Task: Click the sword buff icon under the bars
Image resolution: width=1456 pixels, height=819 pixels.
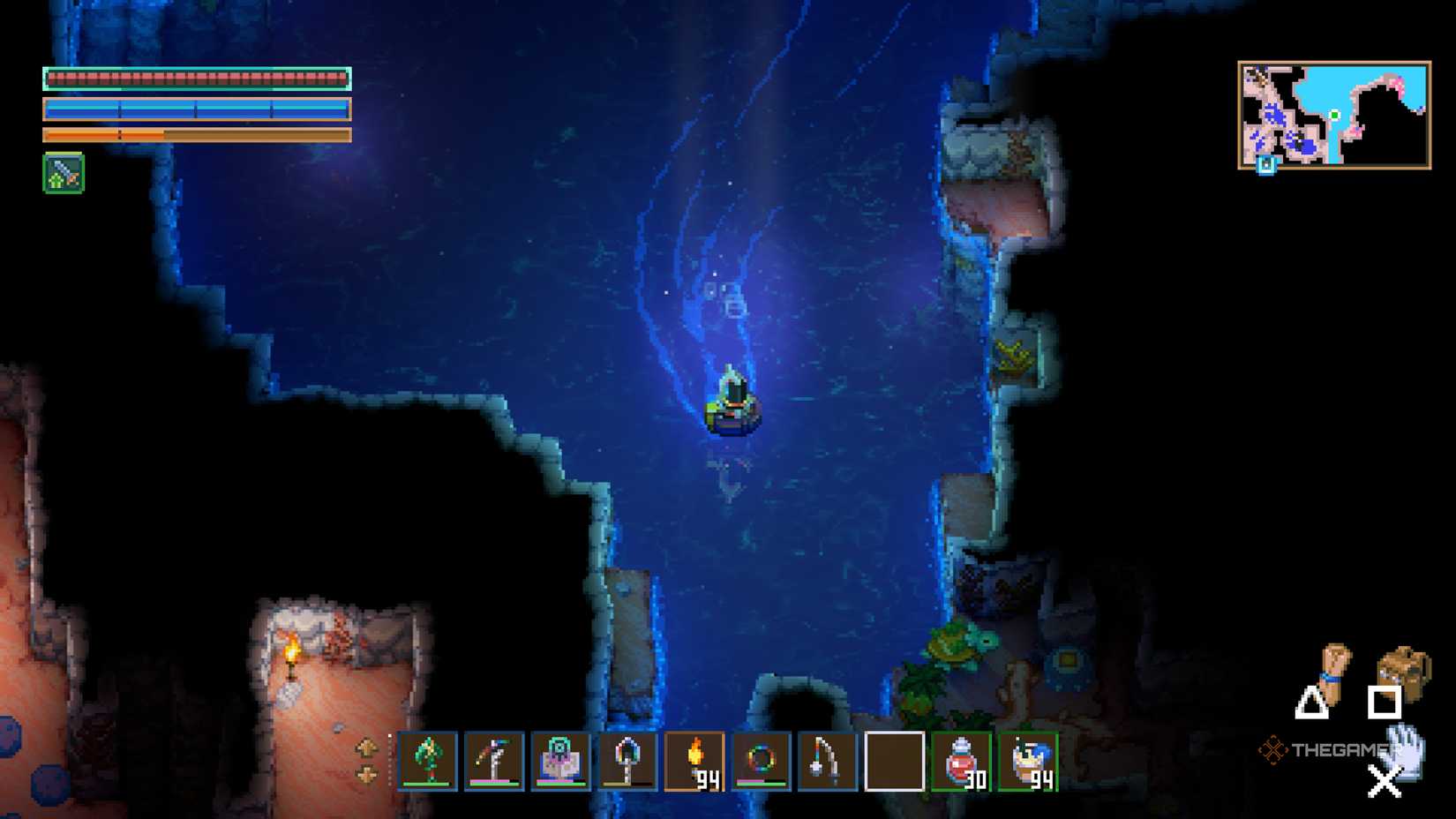Action: tap(62, 173)
